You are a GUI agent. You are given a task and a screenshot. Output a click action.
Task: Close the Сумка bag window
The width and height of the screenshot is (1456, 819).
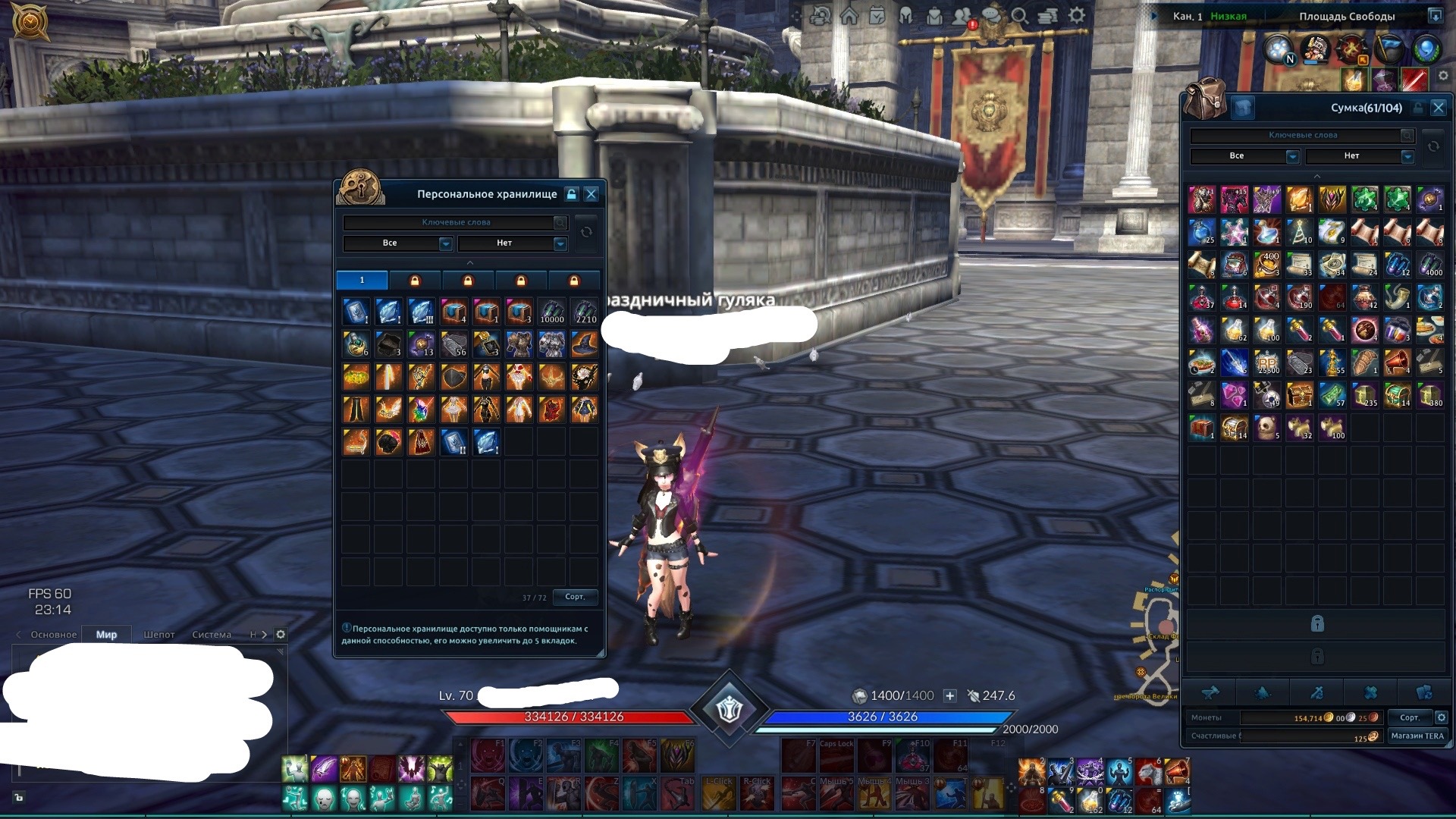pyautogui.click(x=1438, y=108)
